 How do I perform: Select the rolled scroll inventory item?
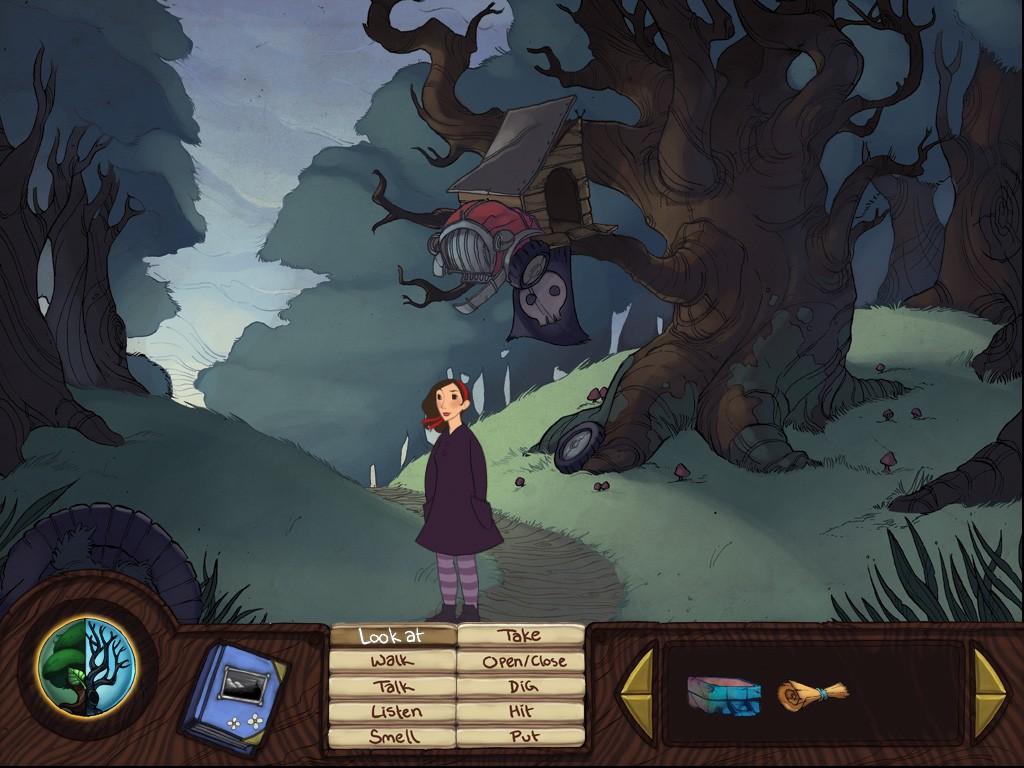[812, 692]
